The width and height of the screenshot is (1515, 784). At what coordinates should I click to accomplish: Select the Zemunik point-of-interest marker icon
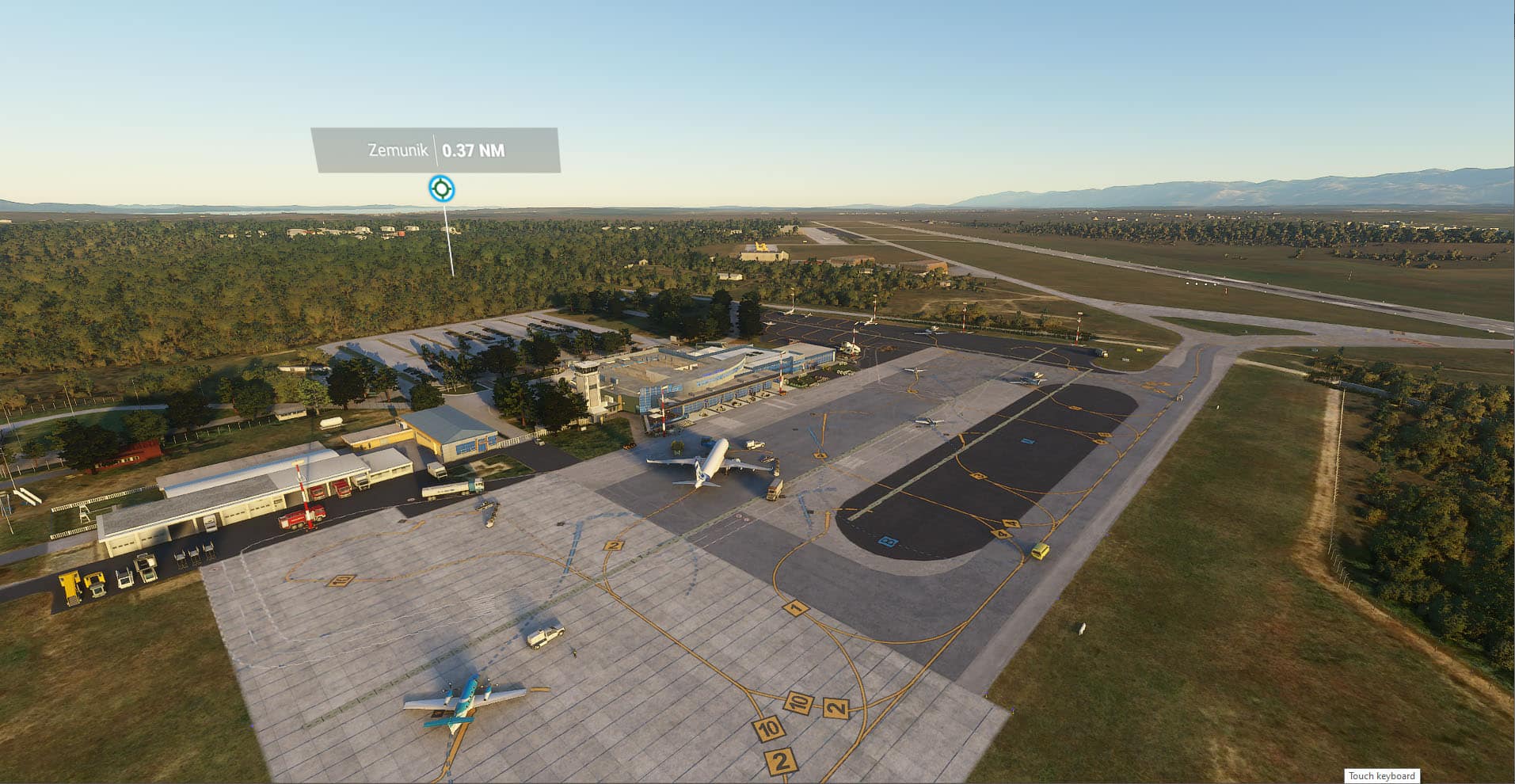pos(441,188)
